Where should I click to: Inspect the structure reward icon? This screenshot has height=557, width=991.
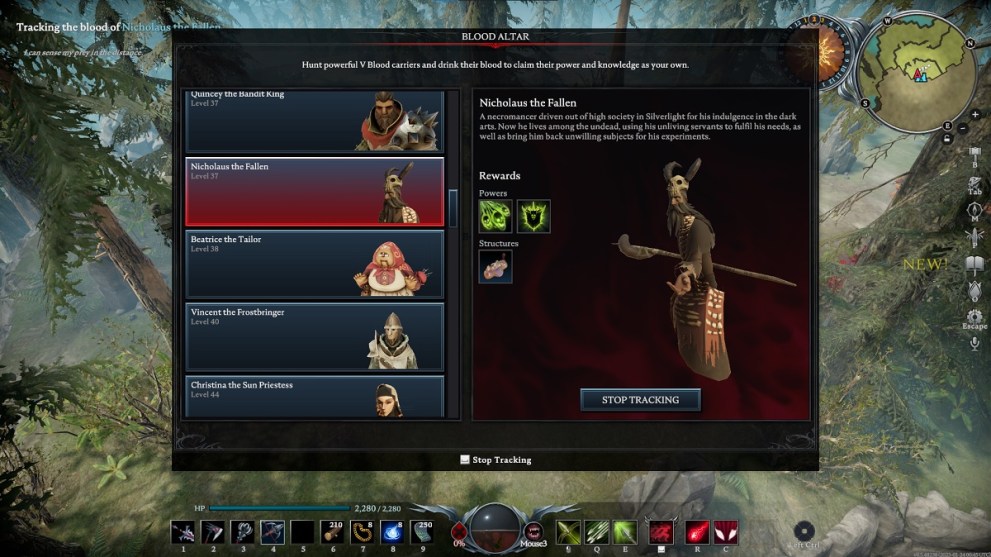tap(495, 267)
